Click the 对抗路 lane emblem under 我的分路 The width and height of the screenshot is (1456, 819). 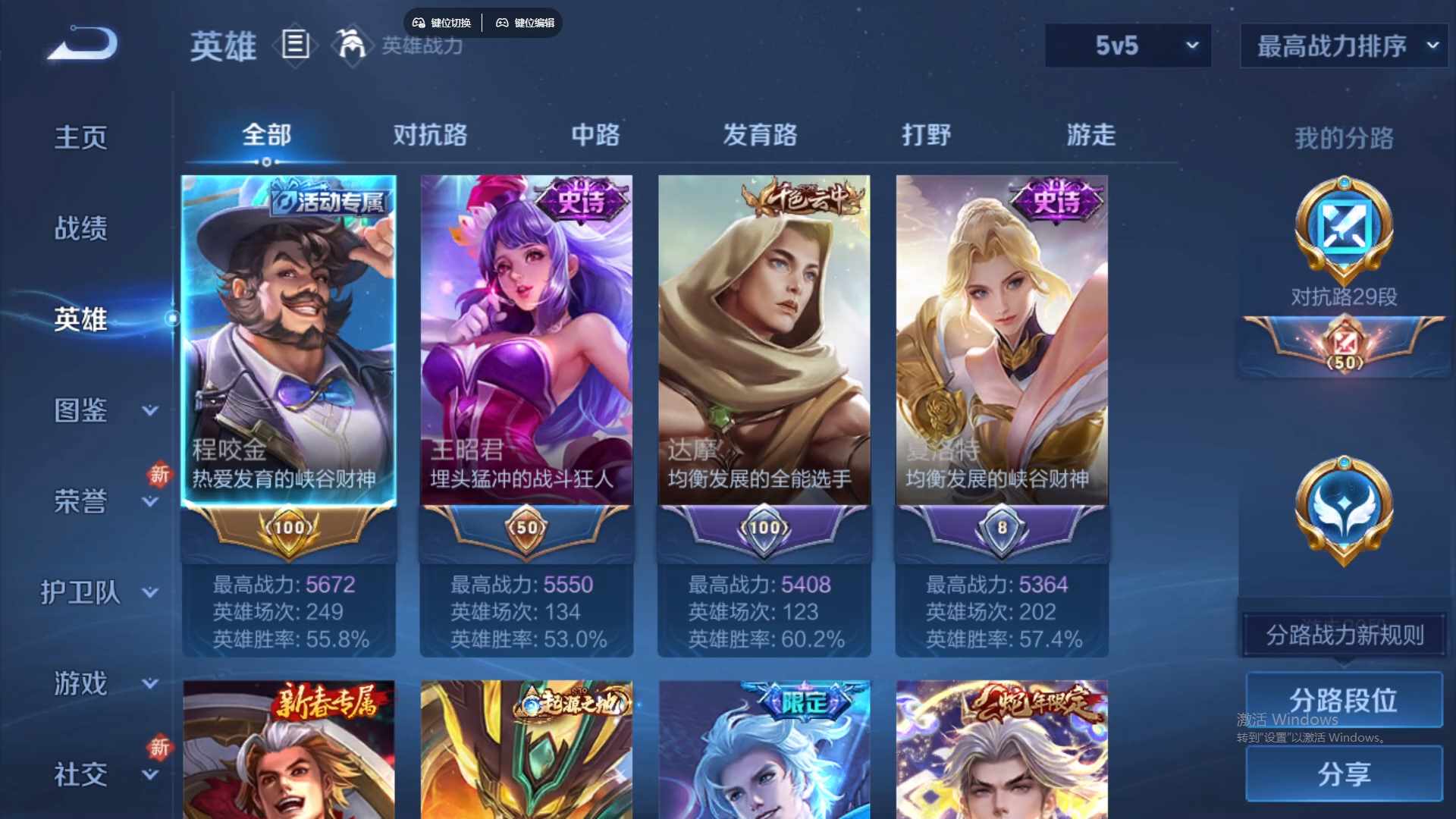point(1345,231)
